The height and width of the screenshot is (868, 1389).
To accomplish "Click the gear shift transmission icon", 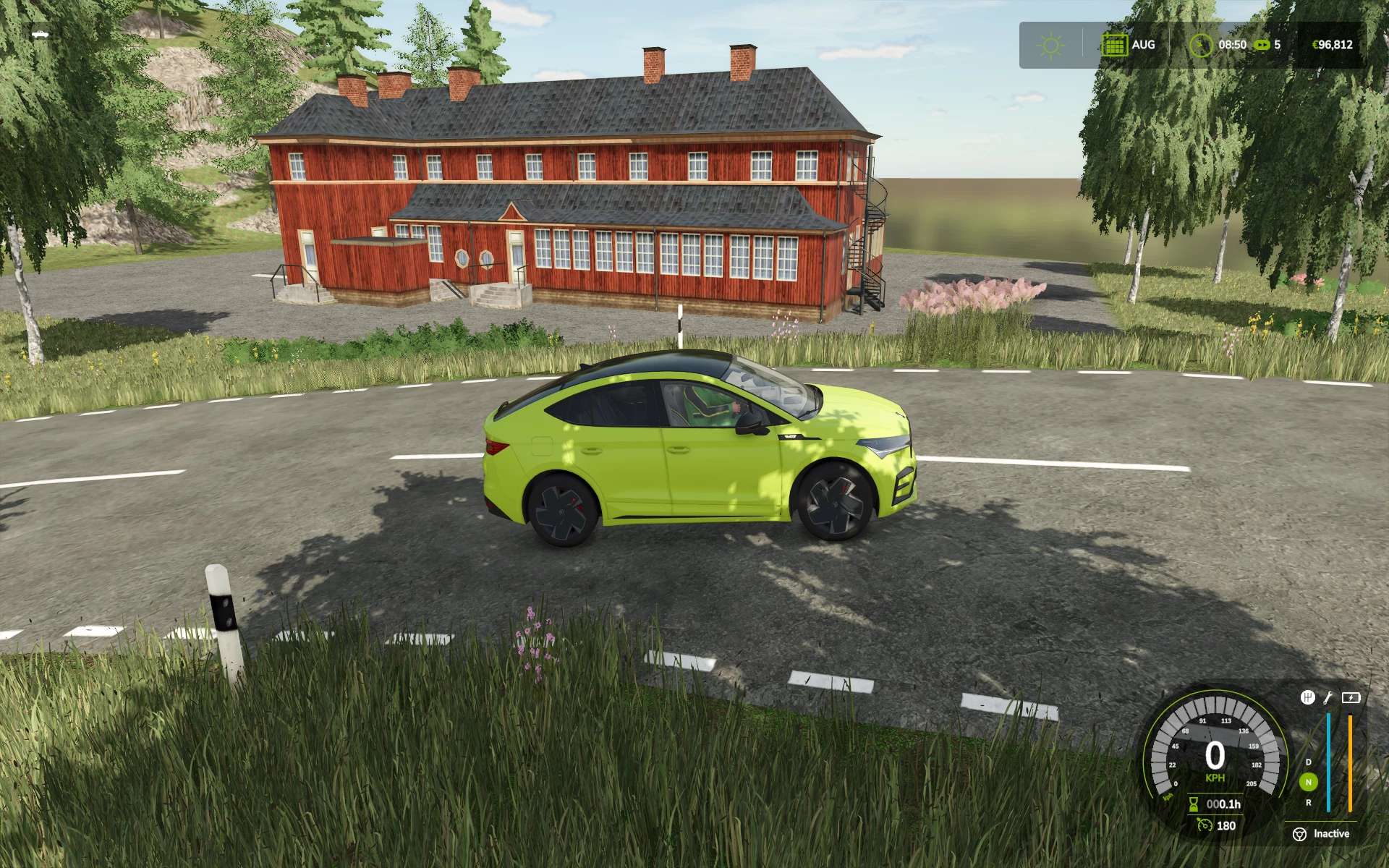I will tap(1307, 697).
